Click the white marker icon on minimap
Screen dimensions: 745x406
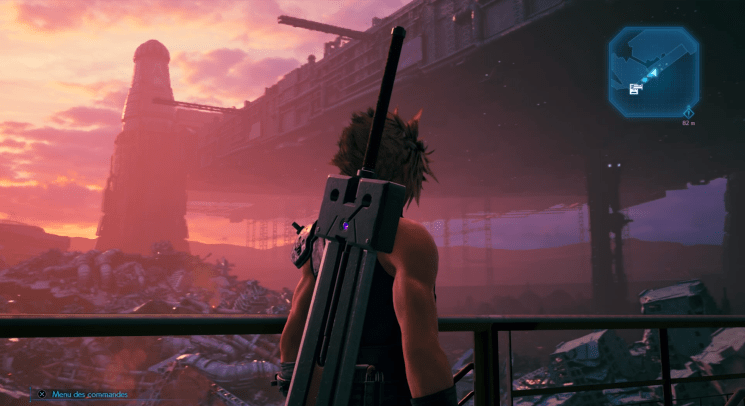point(635,89)
